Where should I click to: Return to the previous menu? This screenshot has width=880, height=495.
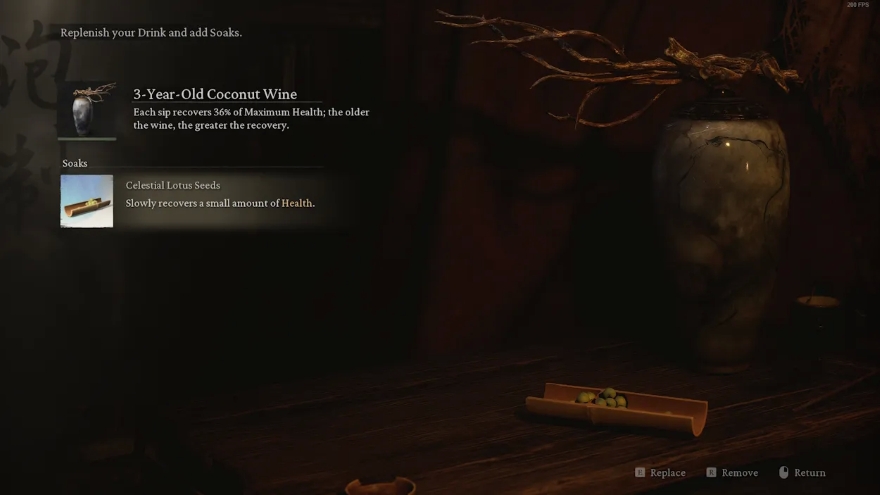coord(803,473)
